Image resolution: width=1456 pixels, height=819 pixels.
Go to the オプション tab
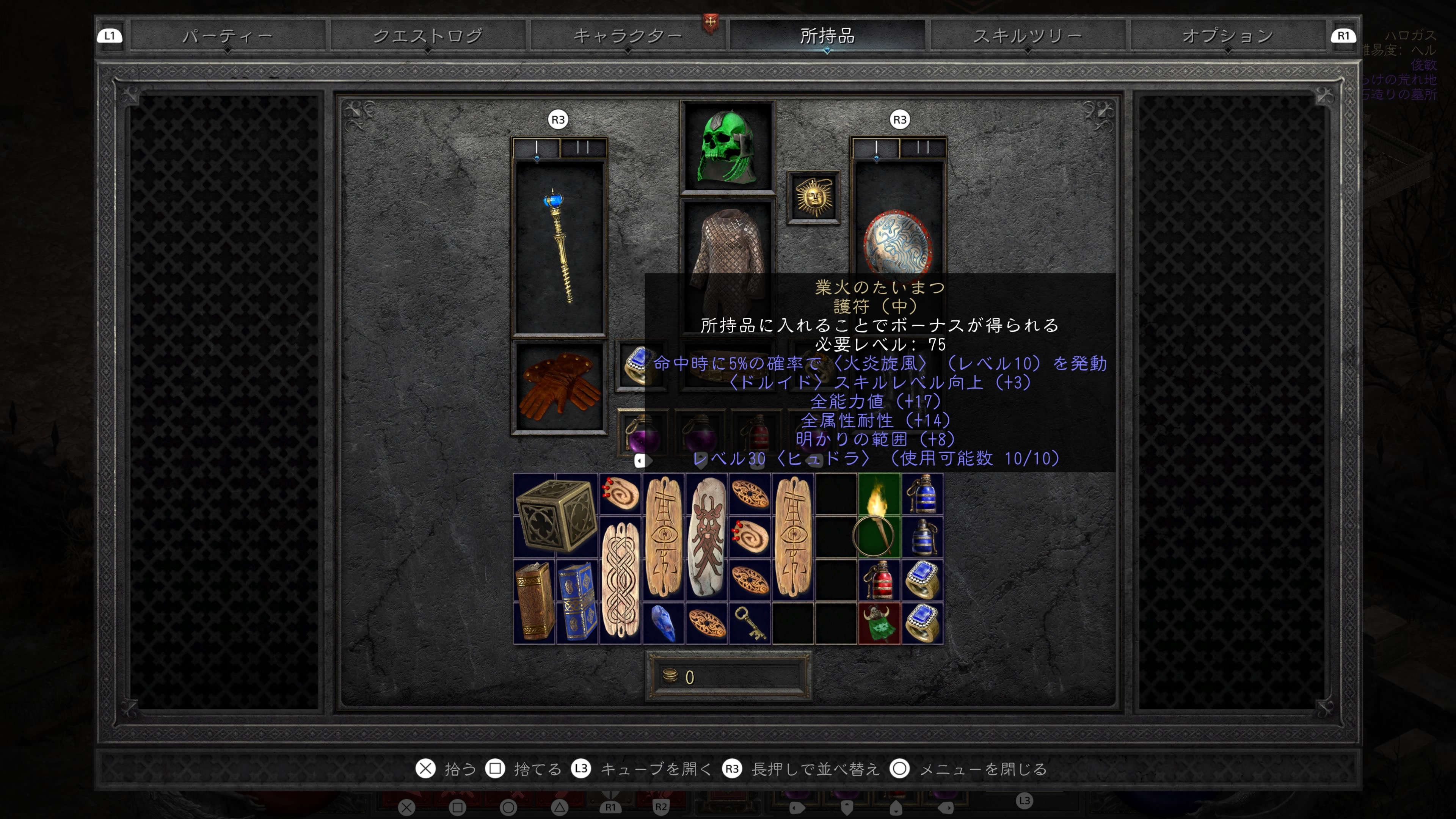1228,36
